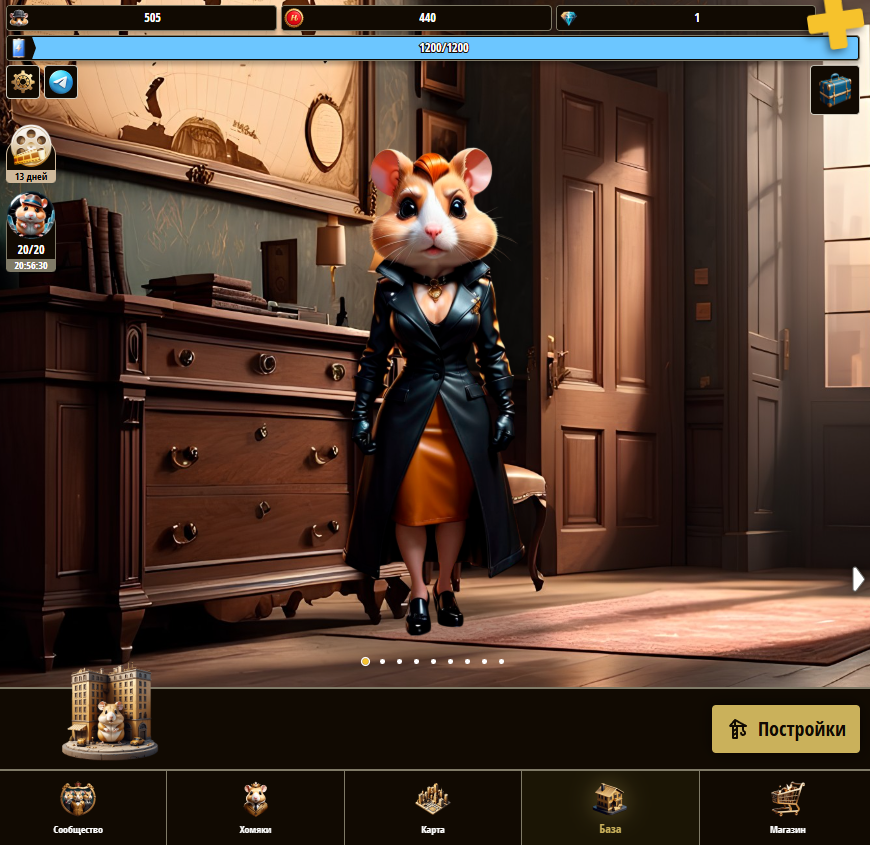The height and width of the screenshot is (845, 870).
Task: Open the Магазин shop tab
Action: 787,808
